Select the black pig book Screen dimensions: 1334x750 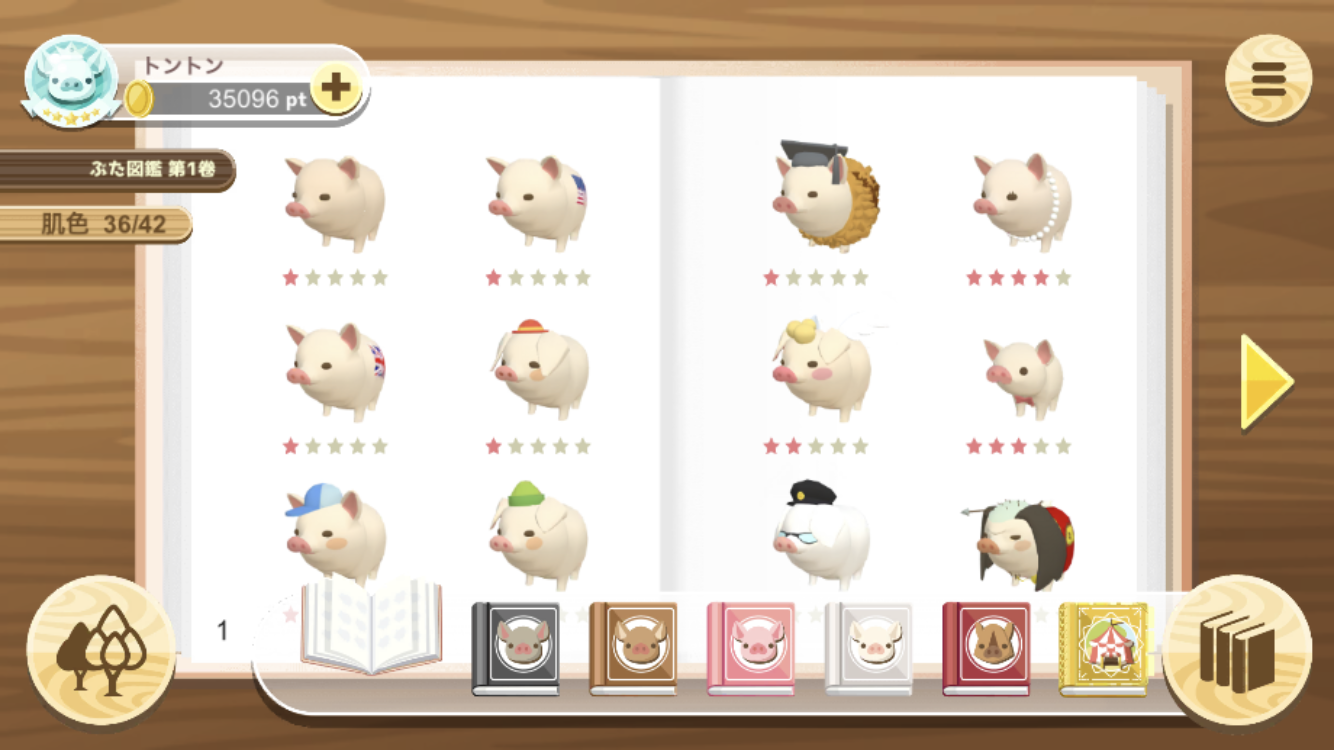coord(515,648)
